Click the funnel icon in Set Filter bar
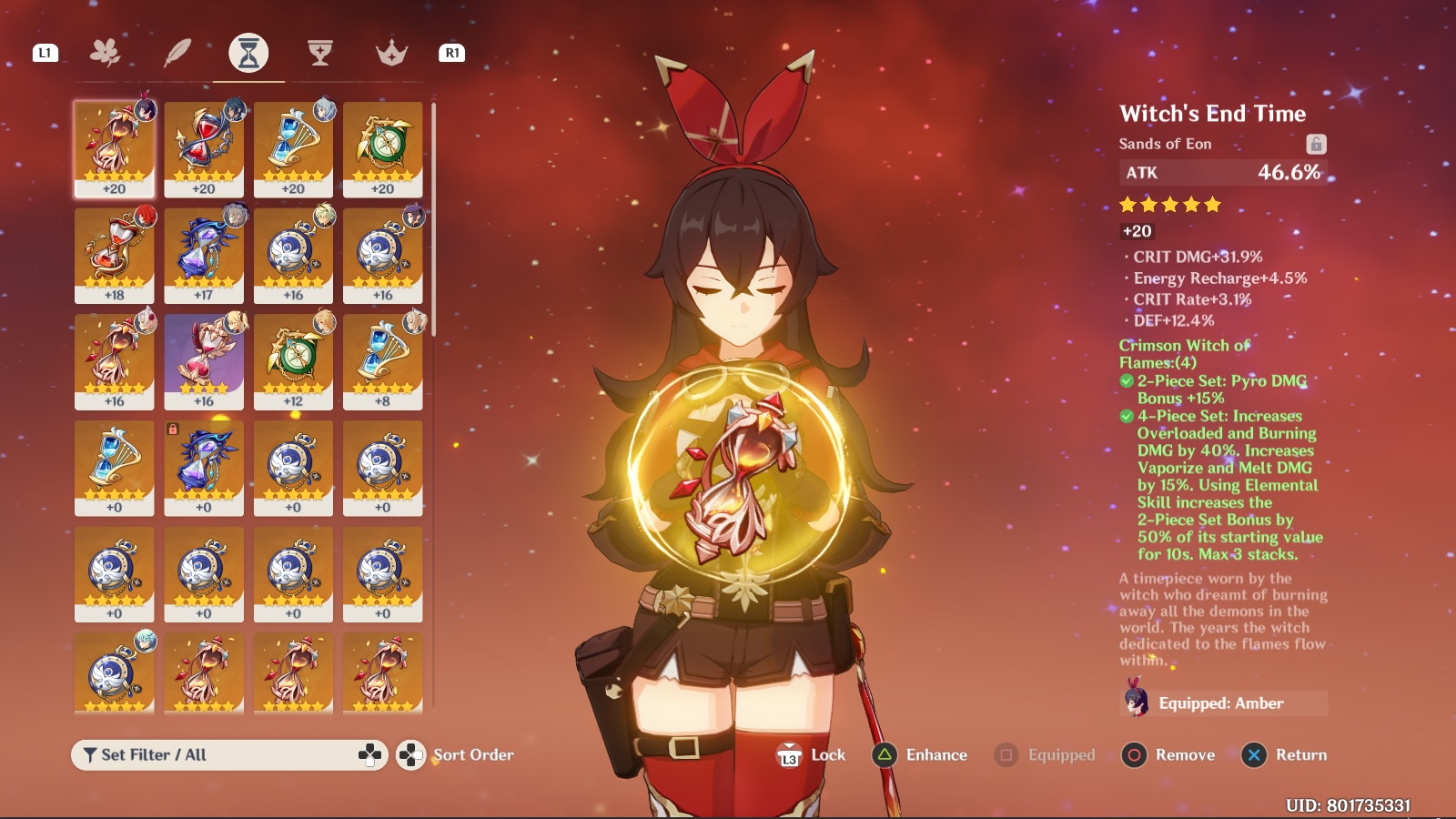The height and width of the screenshot is (819, 1456). click(x=88, y=753)
